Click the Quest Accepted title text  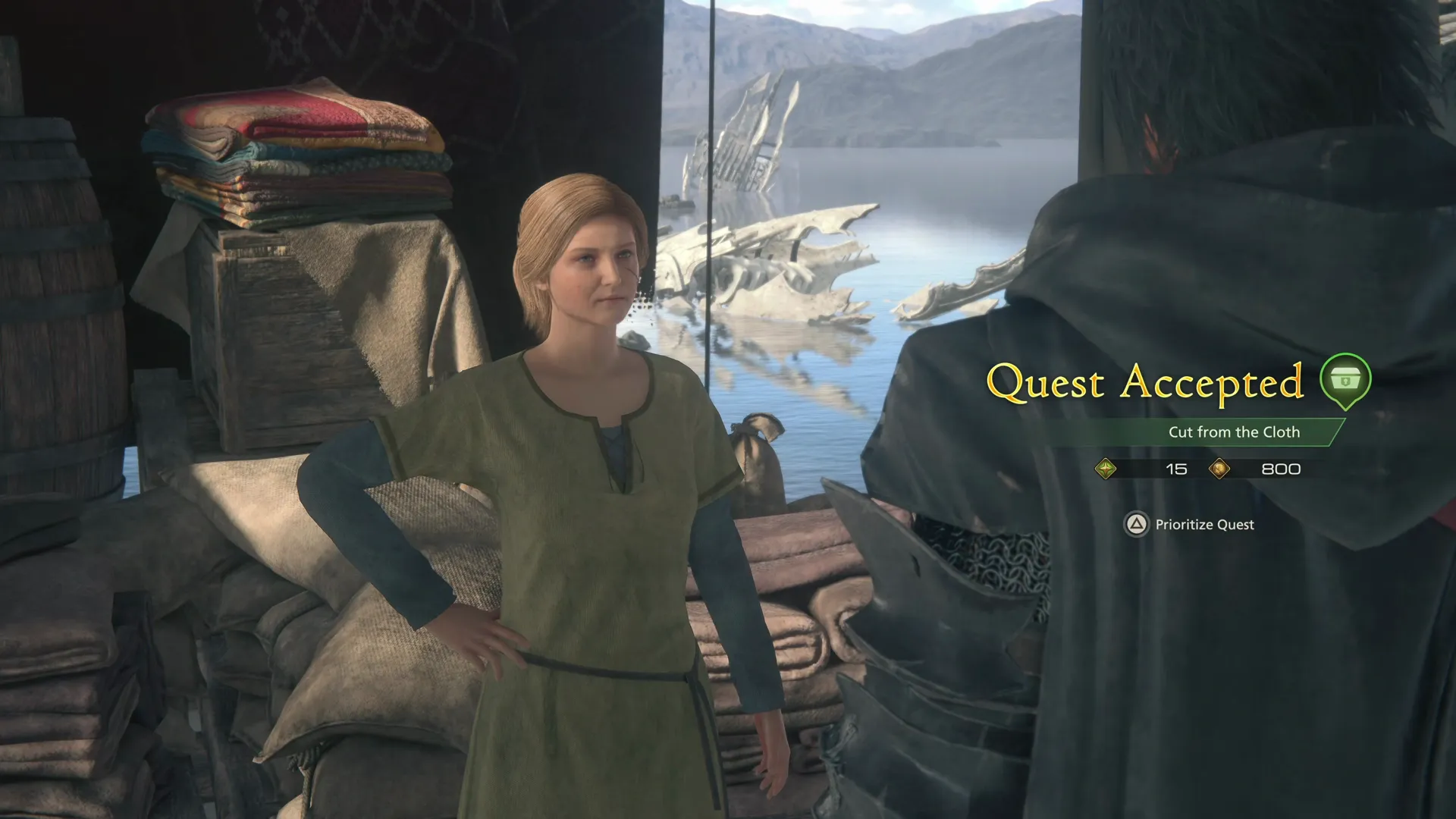click(x=1150, y=381)
